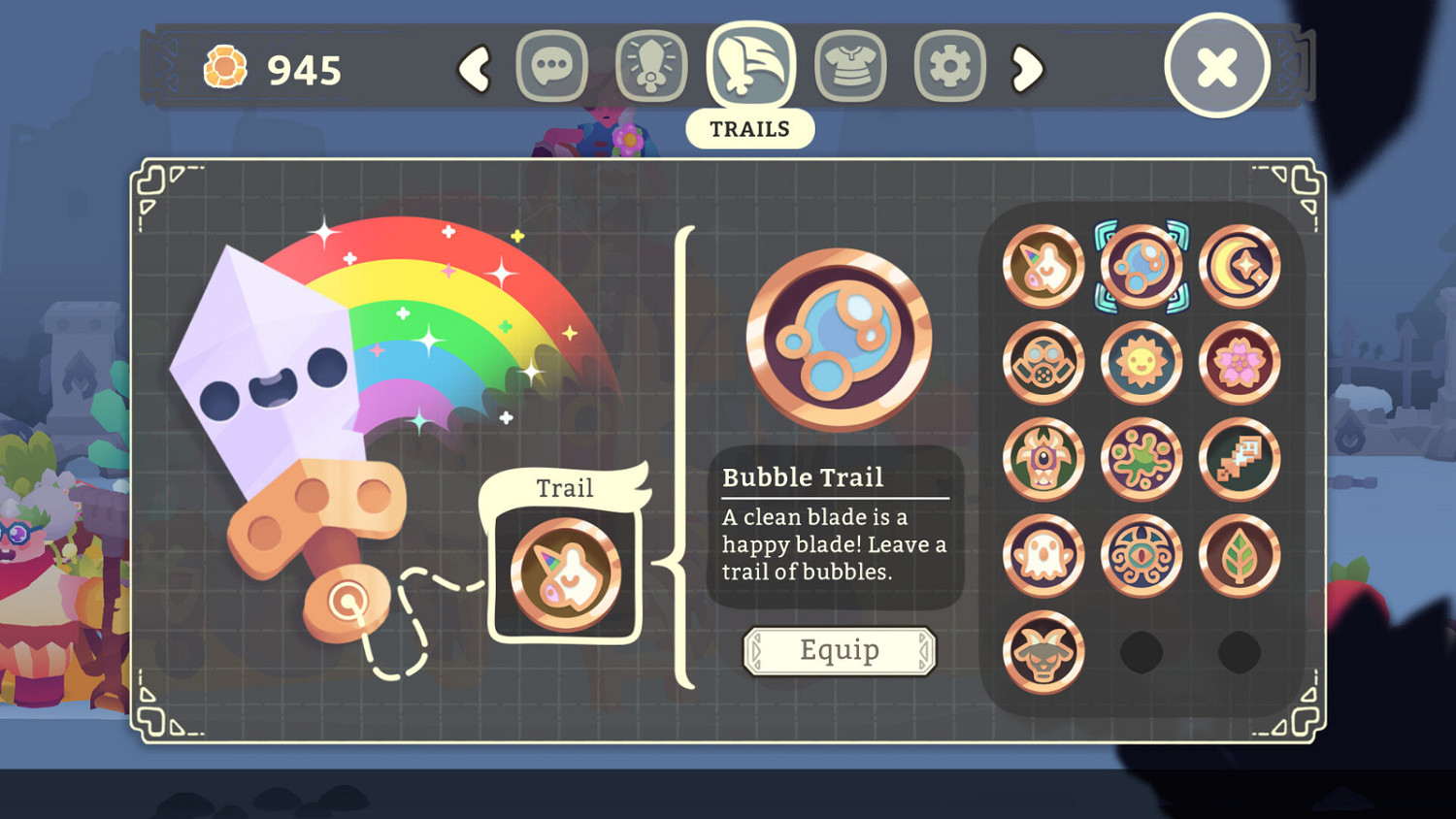Pick the pixelated arrow trail

(x=1241, y=459)
